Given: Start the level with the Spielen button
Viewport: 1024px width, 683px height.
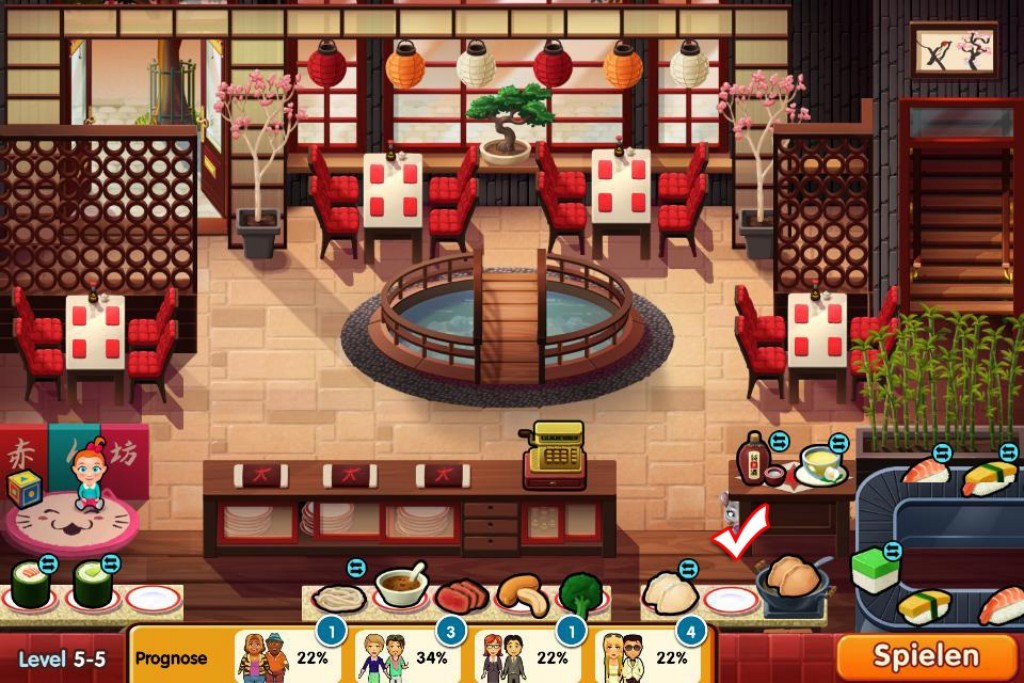Looking at the screenshot, I should [x=925, y=656].
